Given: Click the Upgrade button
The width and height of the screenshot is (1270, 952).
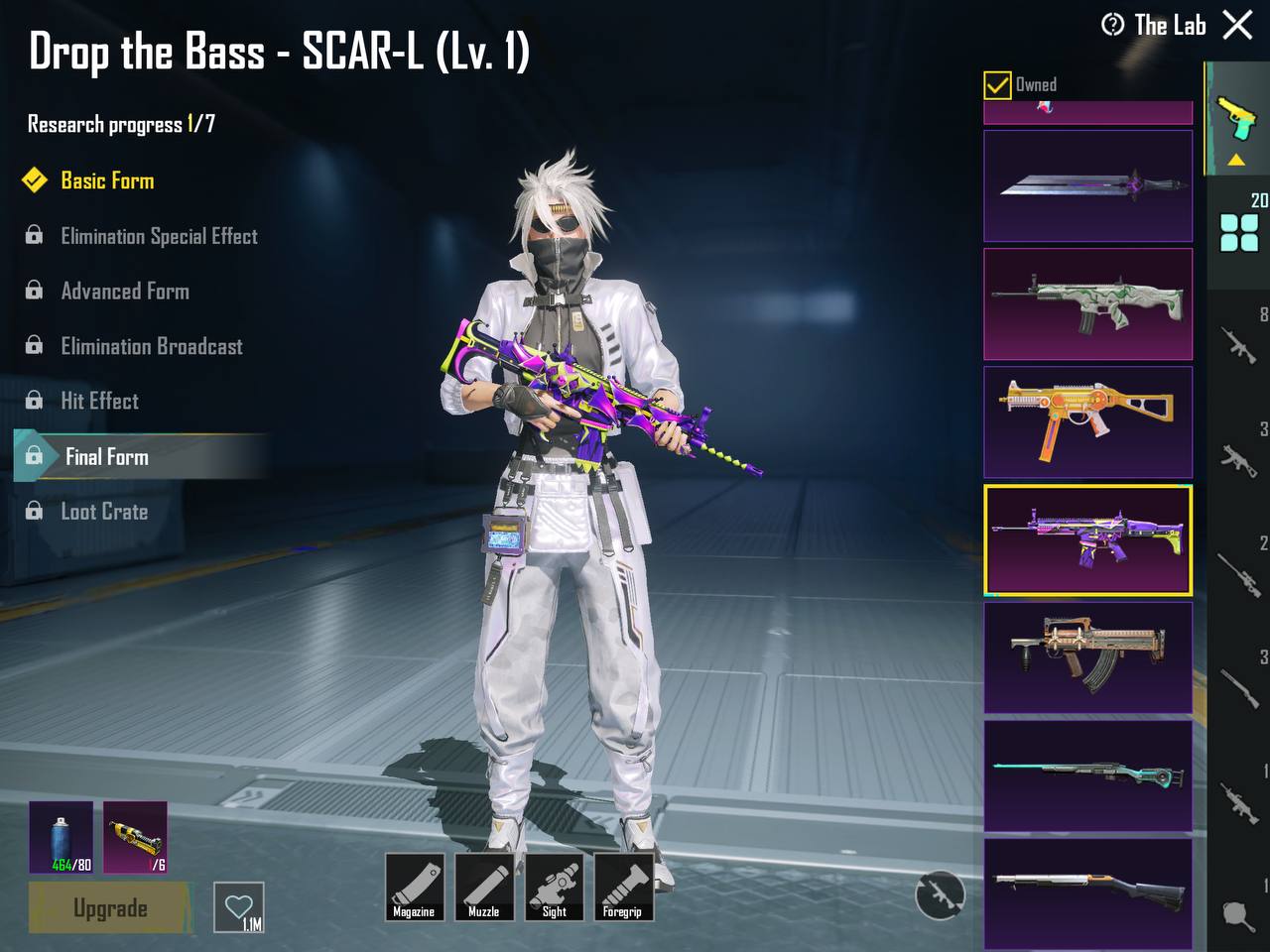Looking at the screenshot, I should click(x=109, y=907).
